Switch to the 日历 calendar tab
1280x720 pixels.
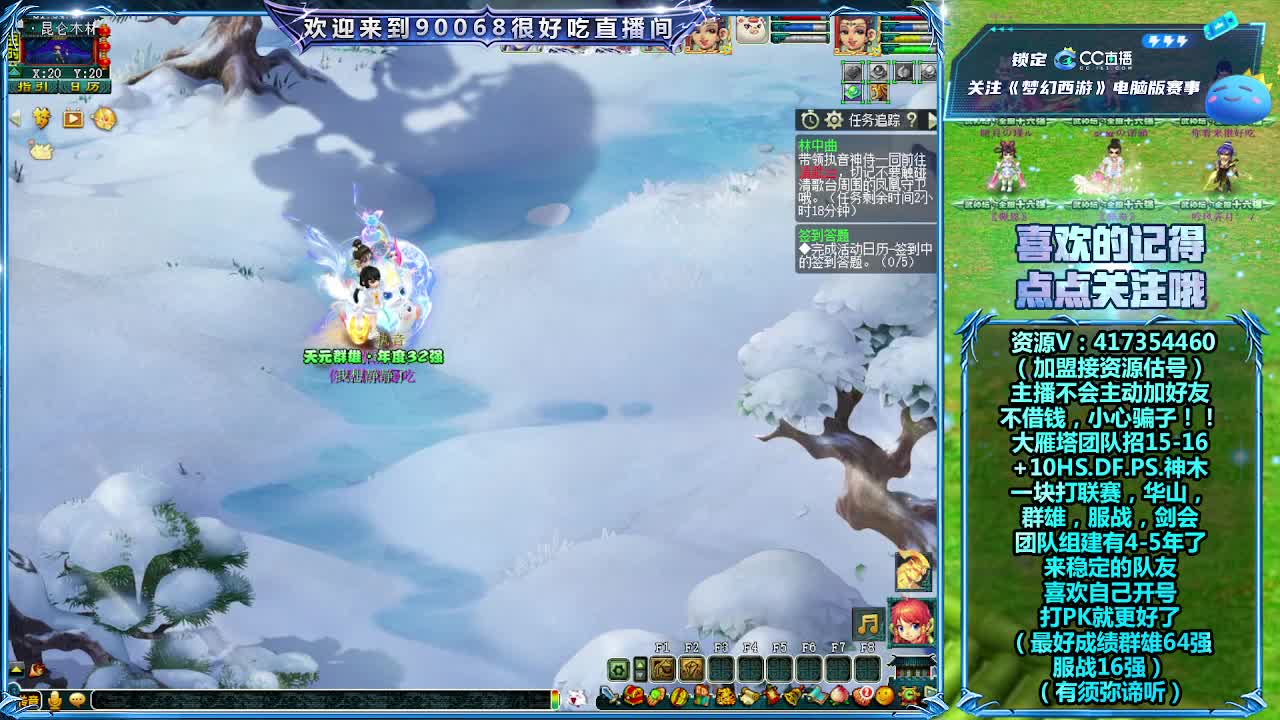(85, 87)
